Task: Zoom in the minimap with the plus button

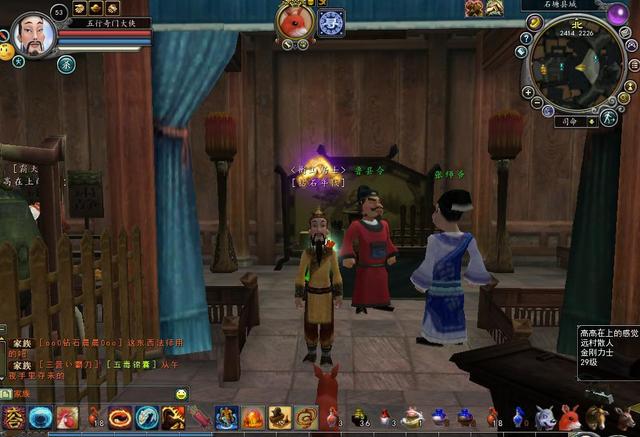Action: point(528,92)
